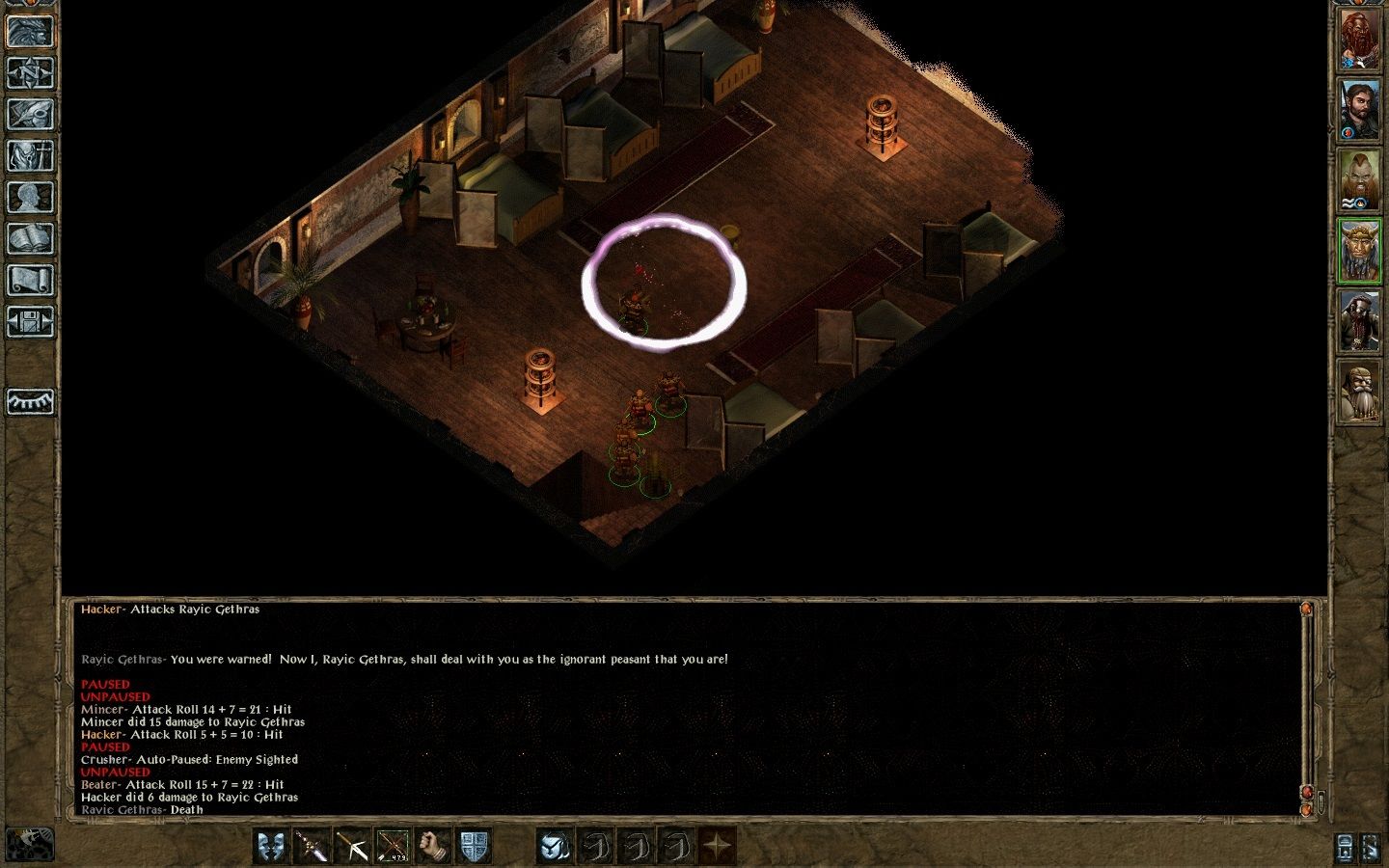The image size is (1389, 868).
Task: Activate the fist unarmed attack slot
Action: click(433, 846)
